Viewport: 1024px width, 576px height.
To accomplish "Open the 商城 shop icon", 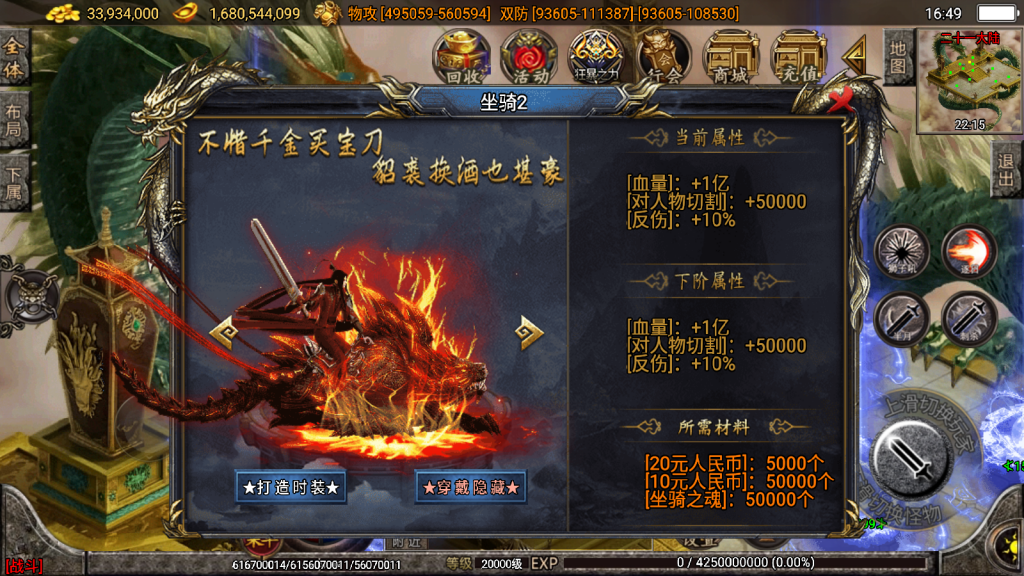I will 731,56.
